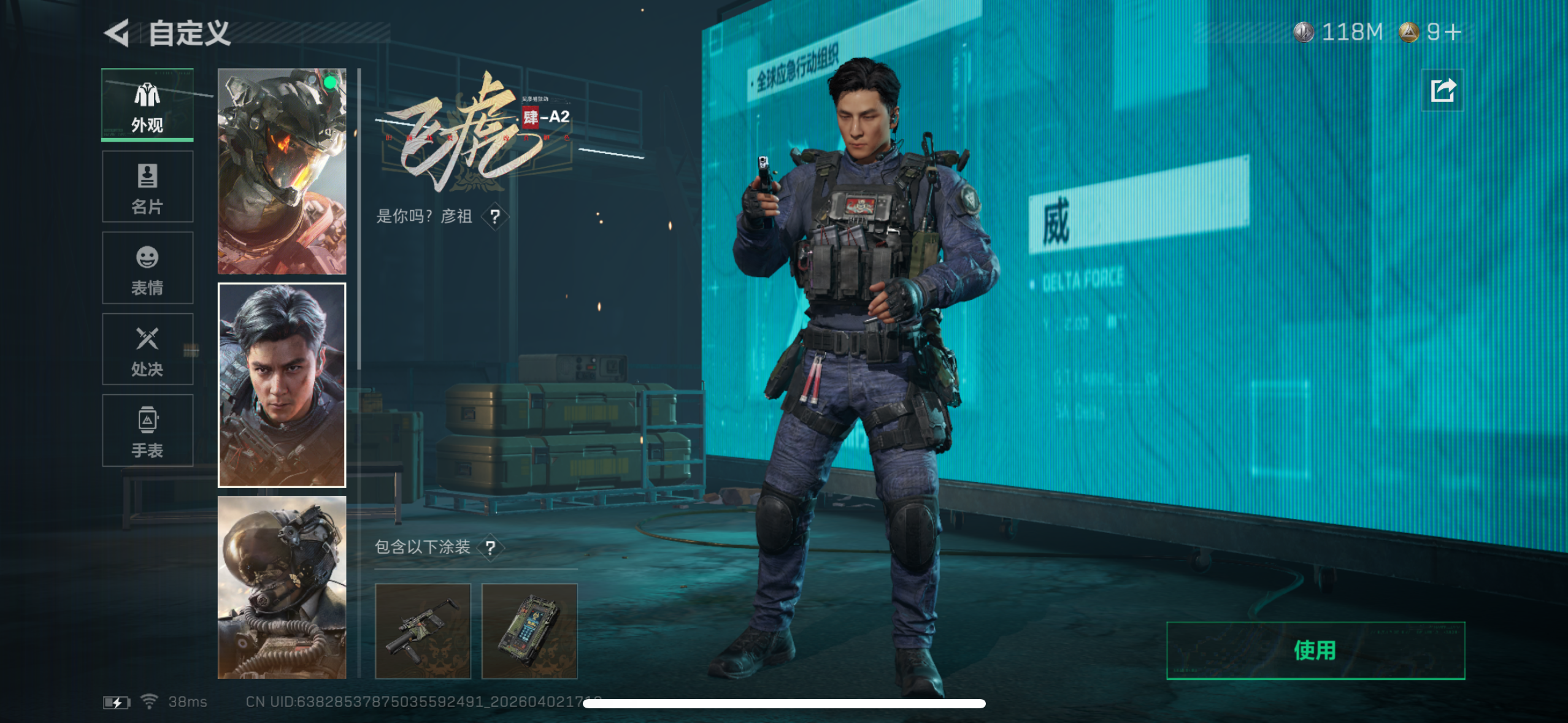The image size is (1568, 723).
Task: Open the 表情 emotes panel
Action: (147, 268)
